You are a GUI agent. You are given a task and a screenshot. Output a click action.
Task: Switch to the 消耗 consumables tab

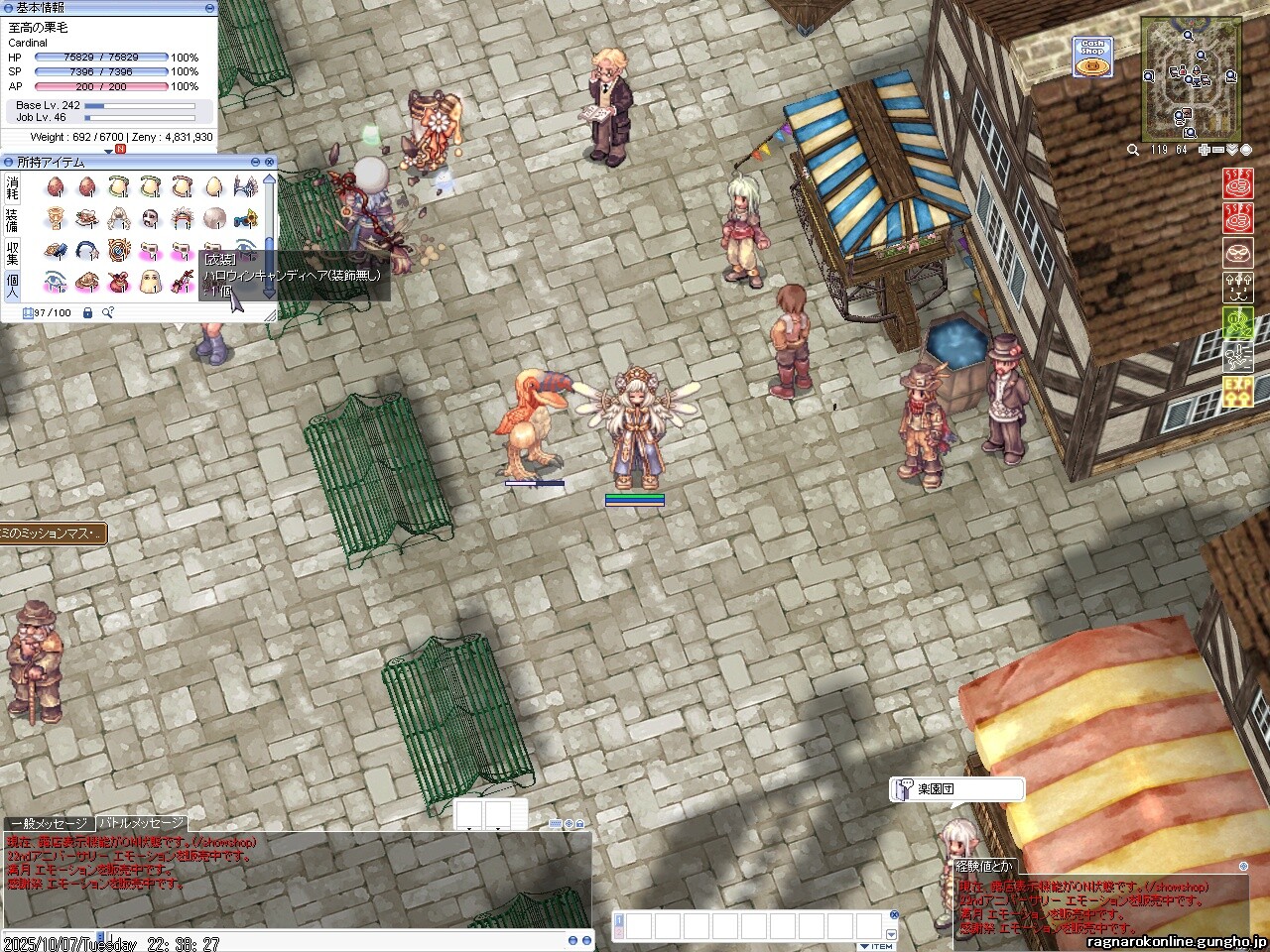(12, 188)
